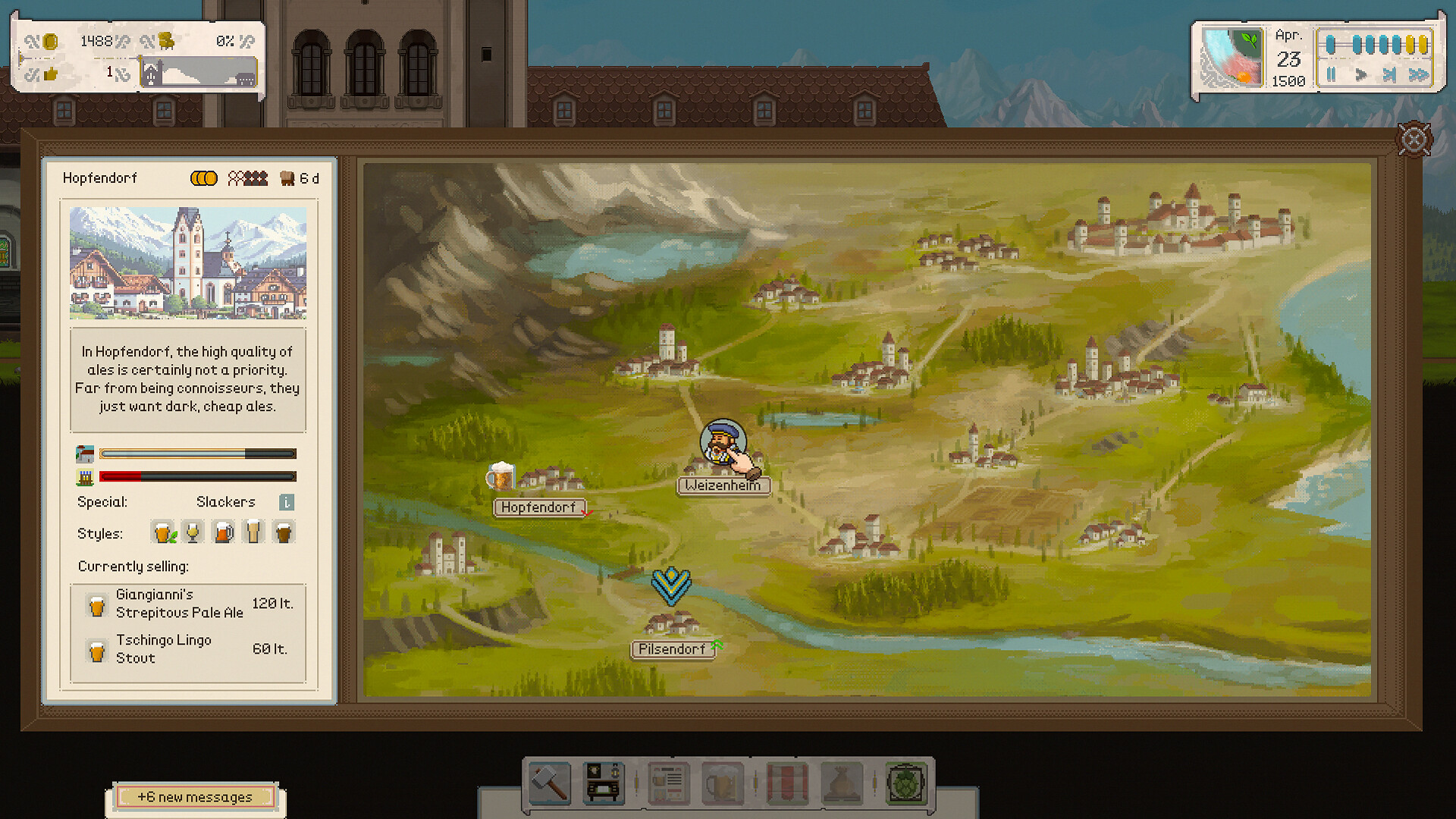
Task: Select Giangianni's Strepitous Pale Ale listing
Action: pyautogui.click(x=182, y=604)
